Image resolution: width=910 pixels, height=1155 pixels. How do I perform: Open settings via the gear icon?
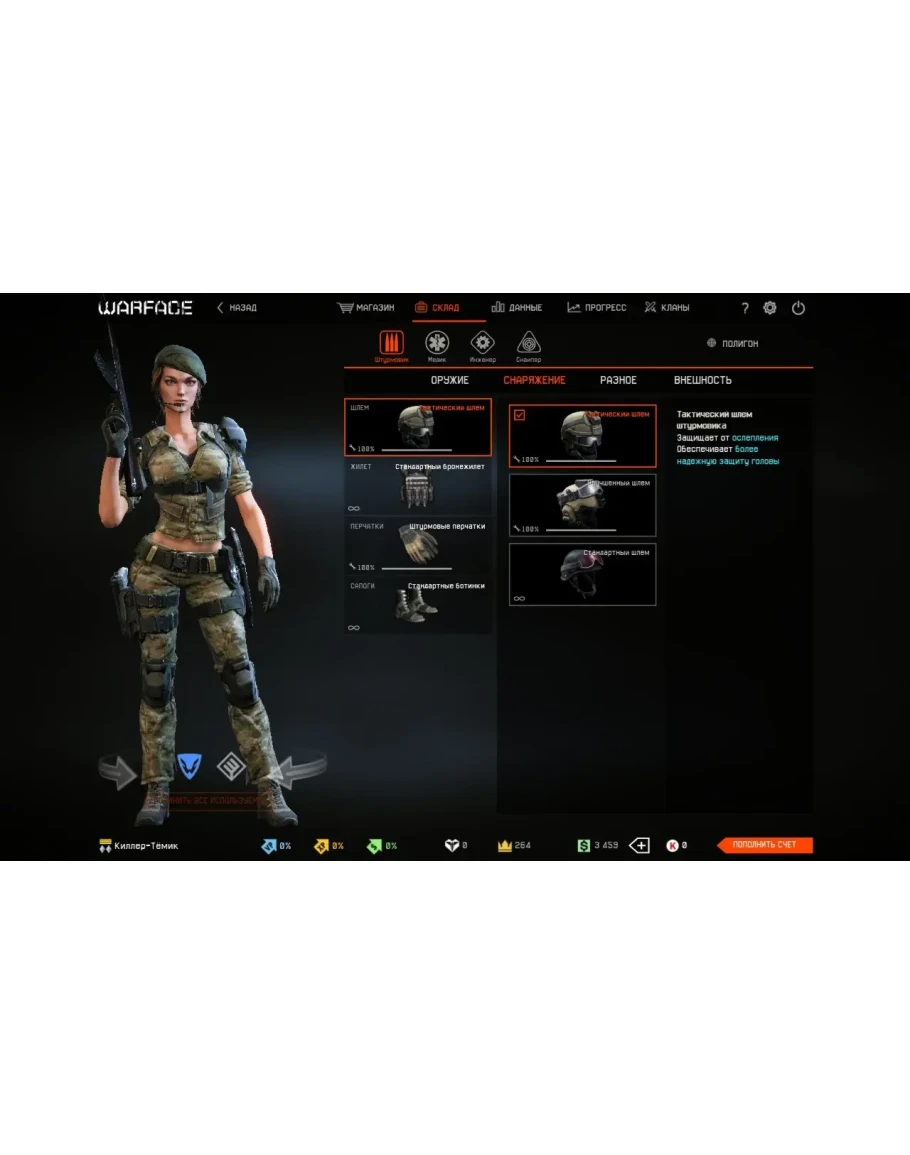(x=770, y=308)
